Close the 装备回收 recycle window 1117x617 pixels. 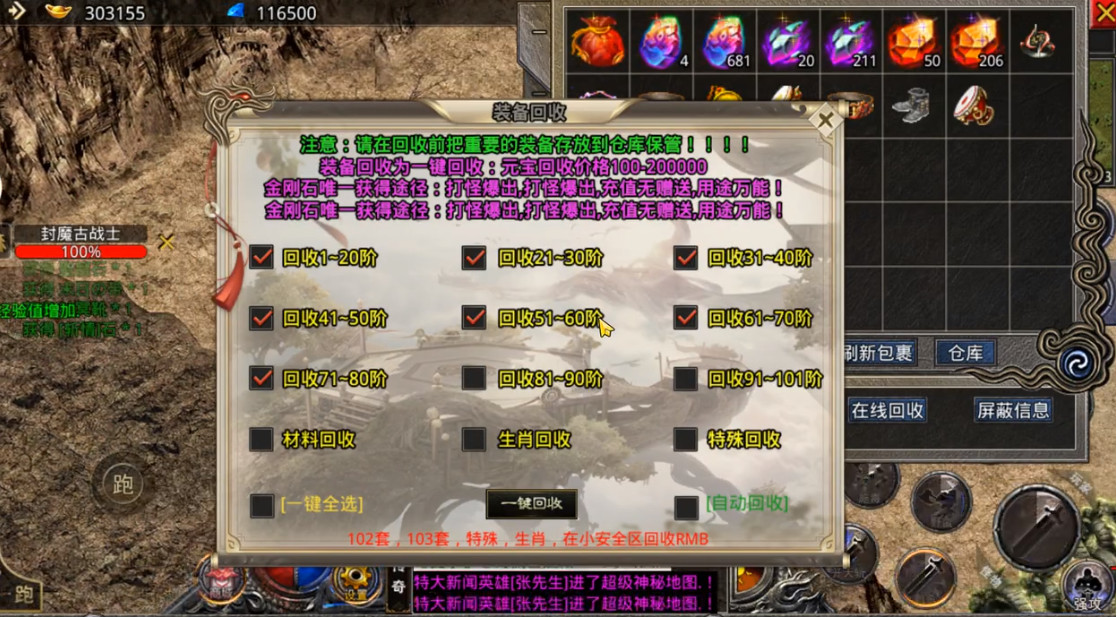tap(826, 121)
